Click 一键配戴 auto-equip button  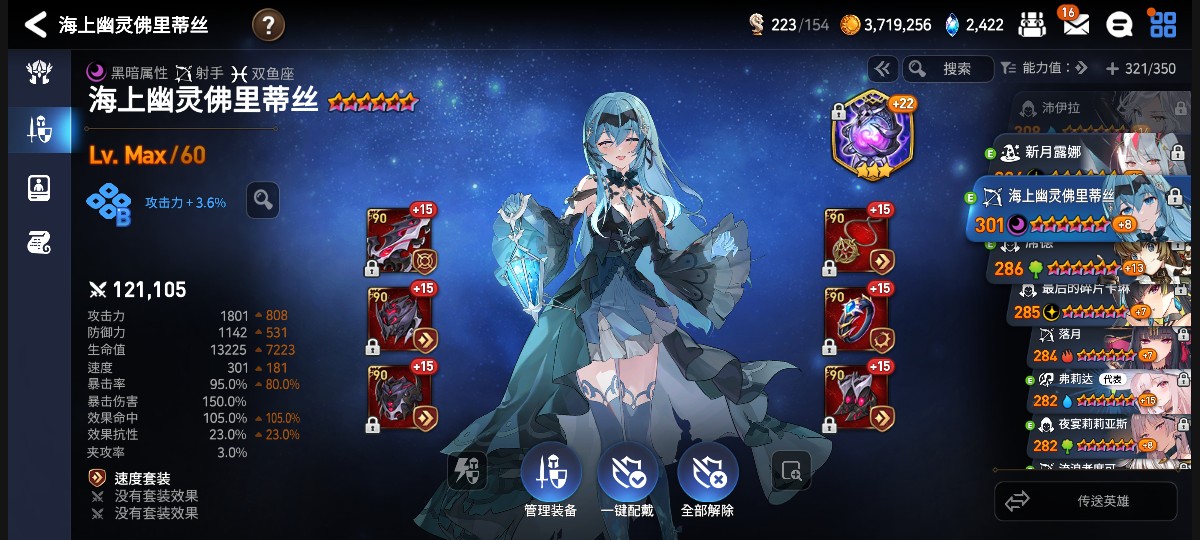point(627,480)
